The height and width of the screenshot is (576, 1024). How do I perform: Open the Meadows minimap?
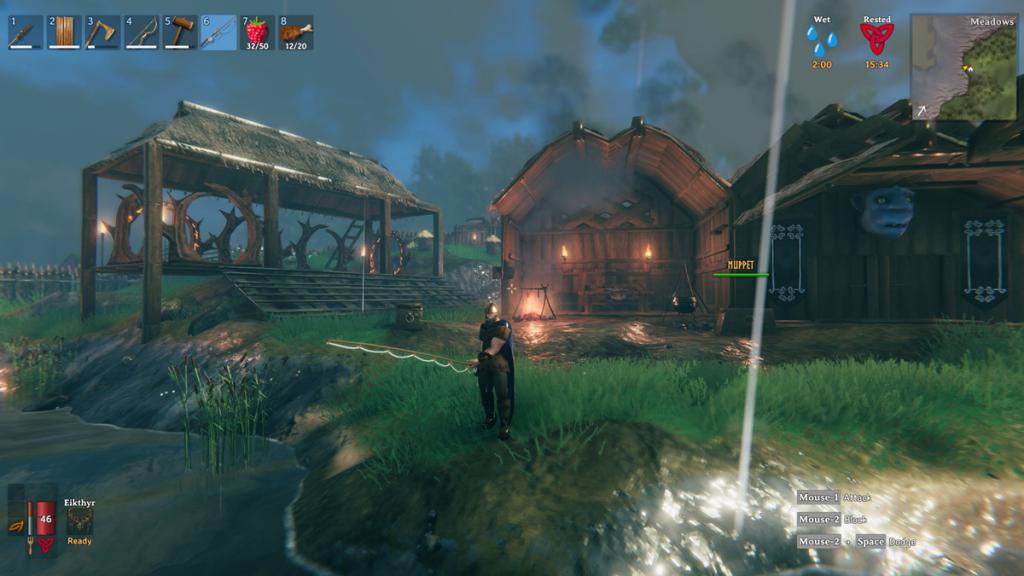pos(963,67)
